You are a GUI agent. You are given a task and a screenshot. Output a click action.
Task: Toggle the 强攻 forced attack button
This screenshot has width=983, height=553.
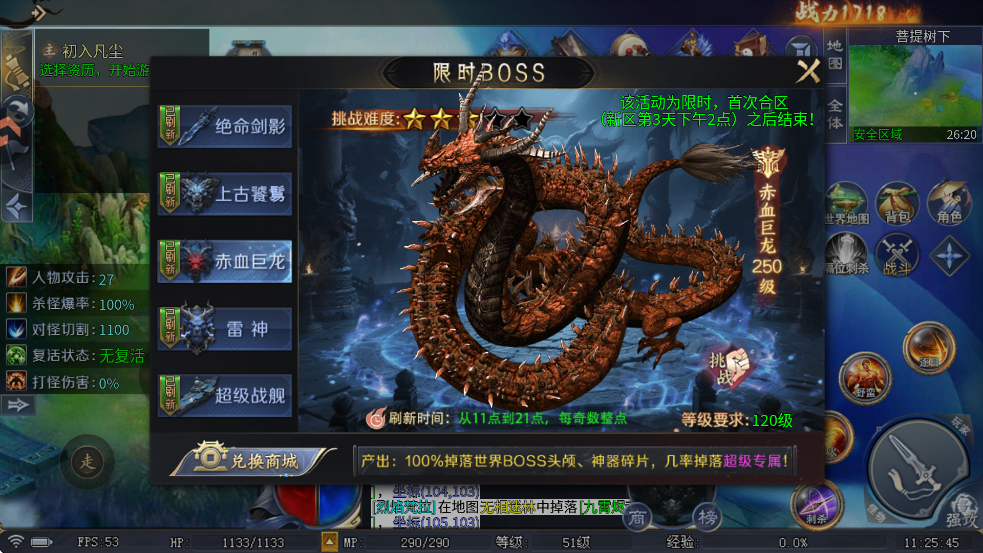962,510
